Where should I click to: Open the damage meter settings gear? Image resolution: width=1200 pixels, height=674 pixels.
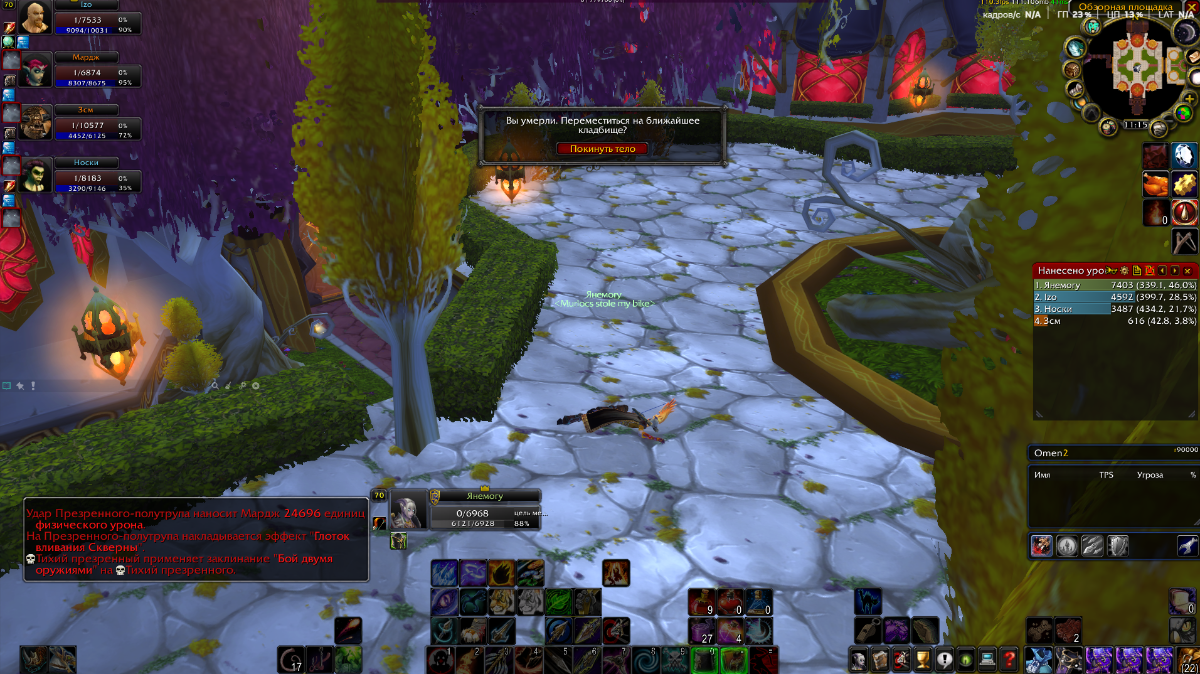click(1124, 271)
